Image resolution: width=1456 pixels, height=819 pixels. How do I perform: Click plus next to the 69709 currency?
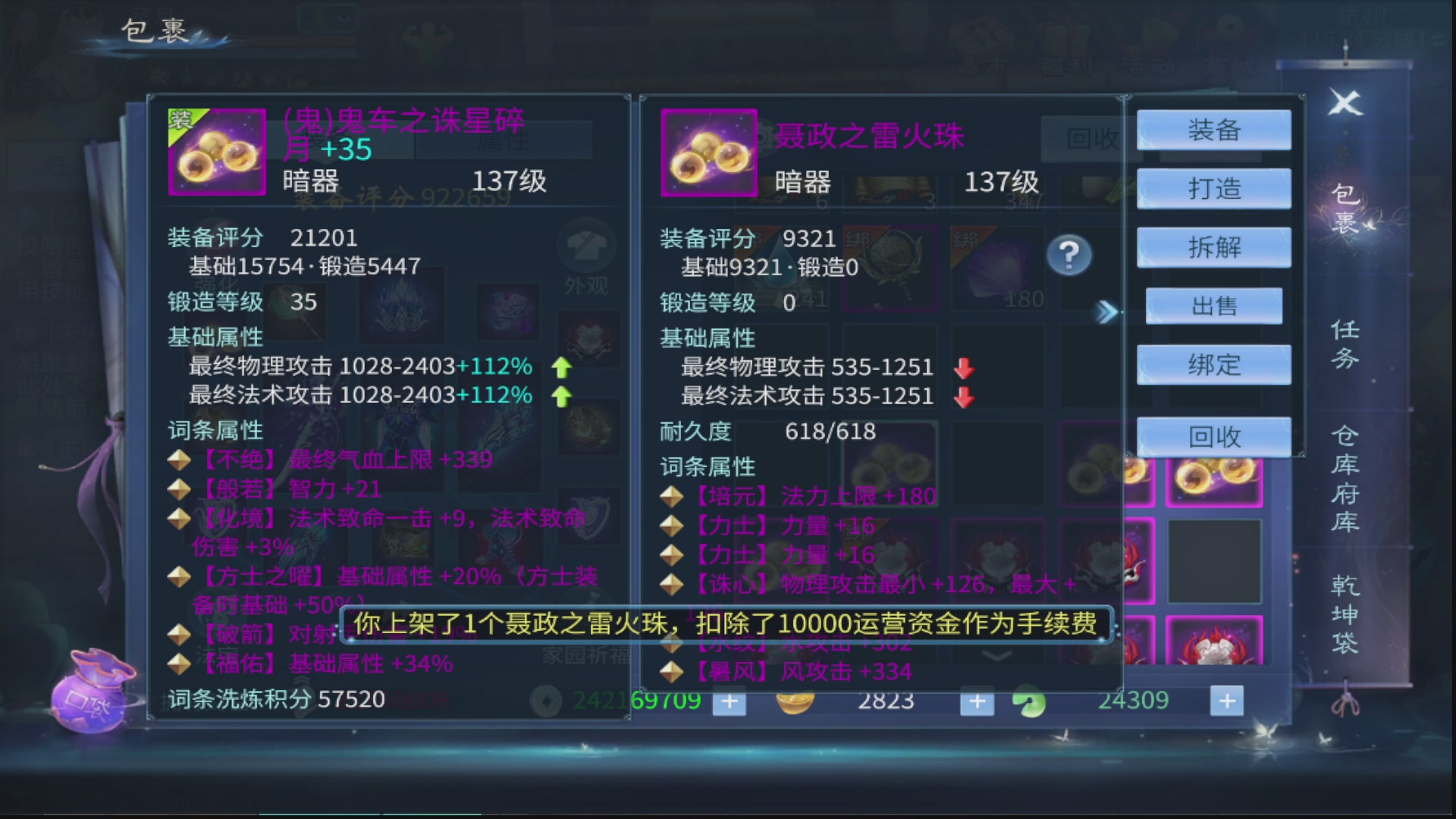point(729,702)
